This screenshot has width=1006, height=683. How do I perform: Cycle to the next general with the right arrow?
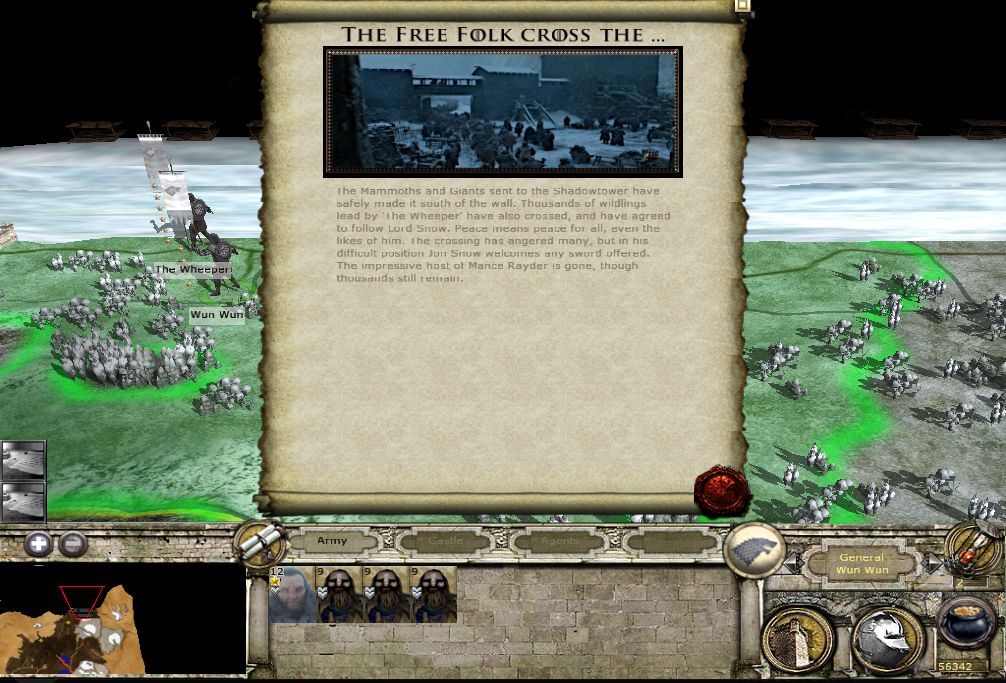[x=931, y=565]
